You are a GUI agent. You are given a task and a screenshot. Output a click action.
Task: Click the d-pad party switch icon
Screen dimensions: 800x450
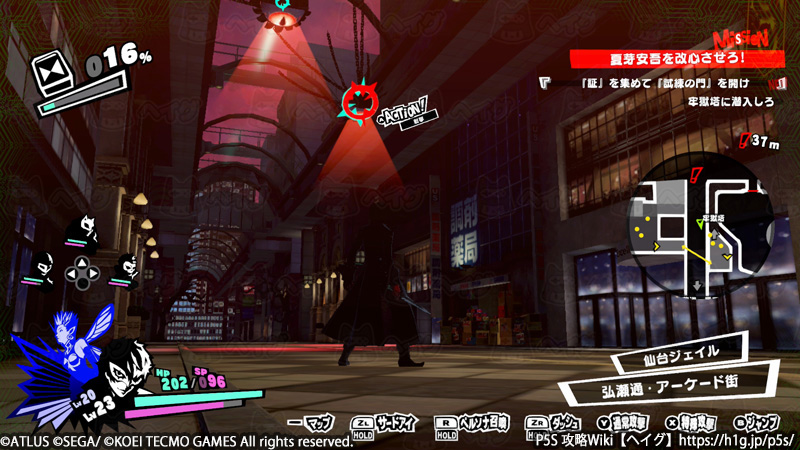tap(83, 270)
